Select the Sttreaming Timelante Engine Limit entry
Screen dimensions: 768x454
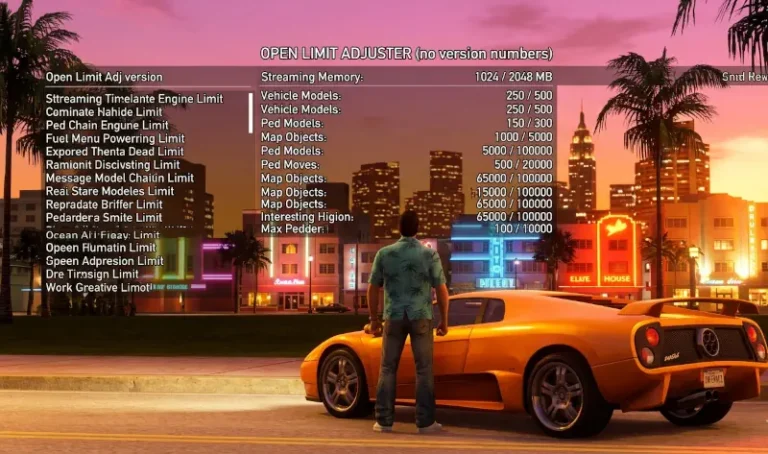pos(134,99)
